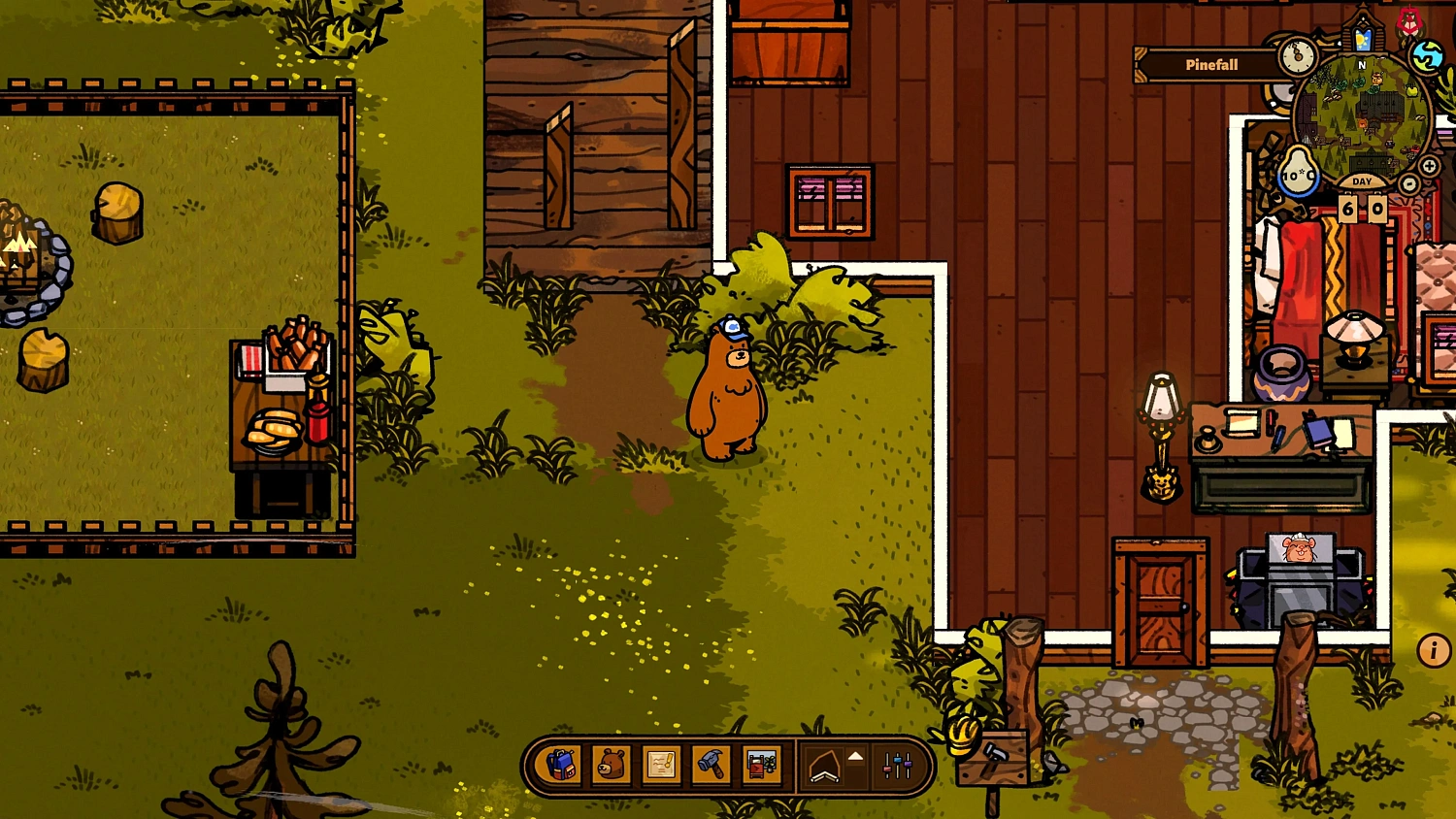Zoom in on the minimap with plus
This screenshot has height=819, width=1456.
click(x=1430, y=164)
